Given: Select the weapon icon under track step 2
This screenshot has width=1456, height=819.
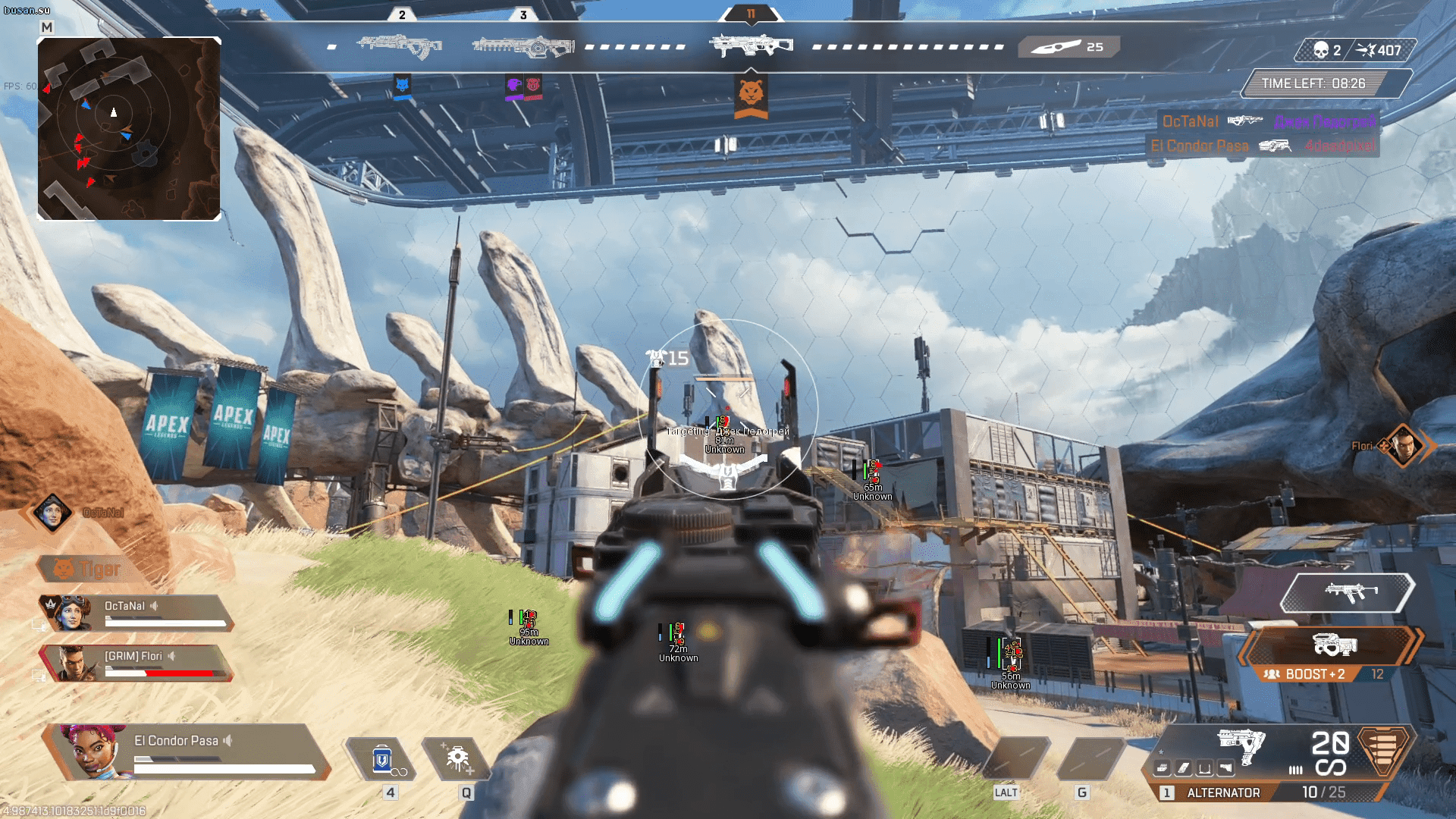Looking at the screenshot, I should coord(400,45).
